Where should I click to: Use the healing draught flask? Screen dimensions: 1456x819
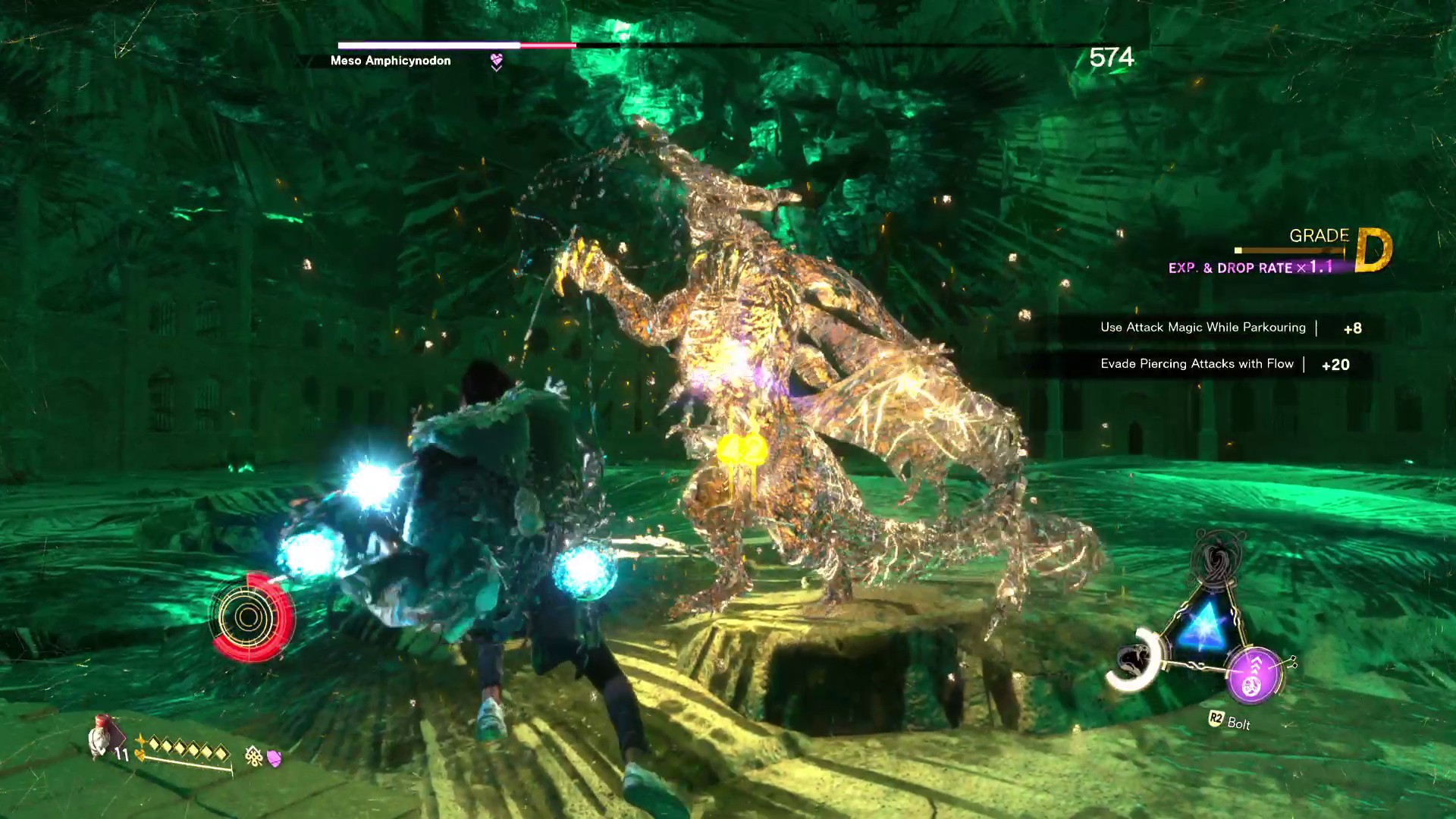point(106,737)
